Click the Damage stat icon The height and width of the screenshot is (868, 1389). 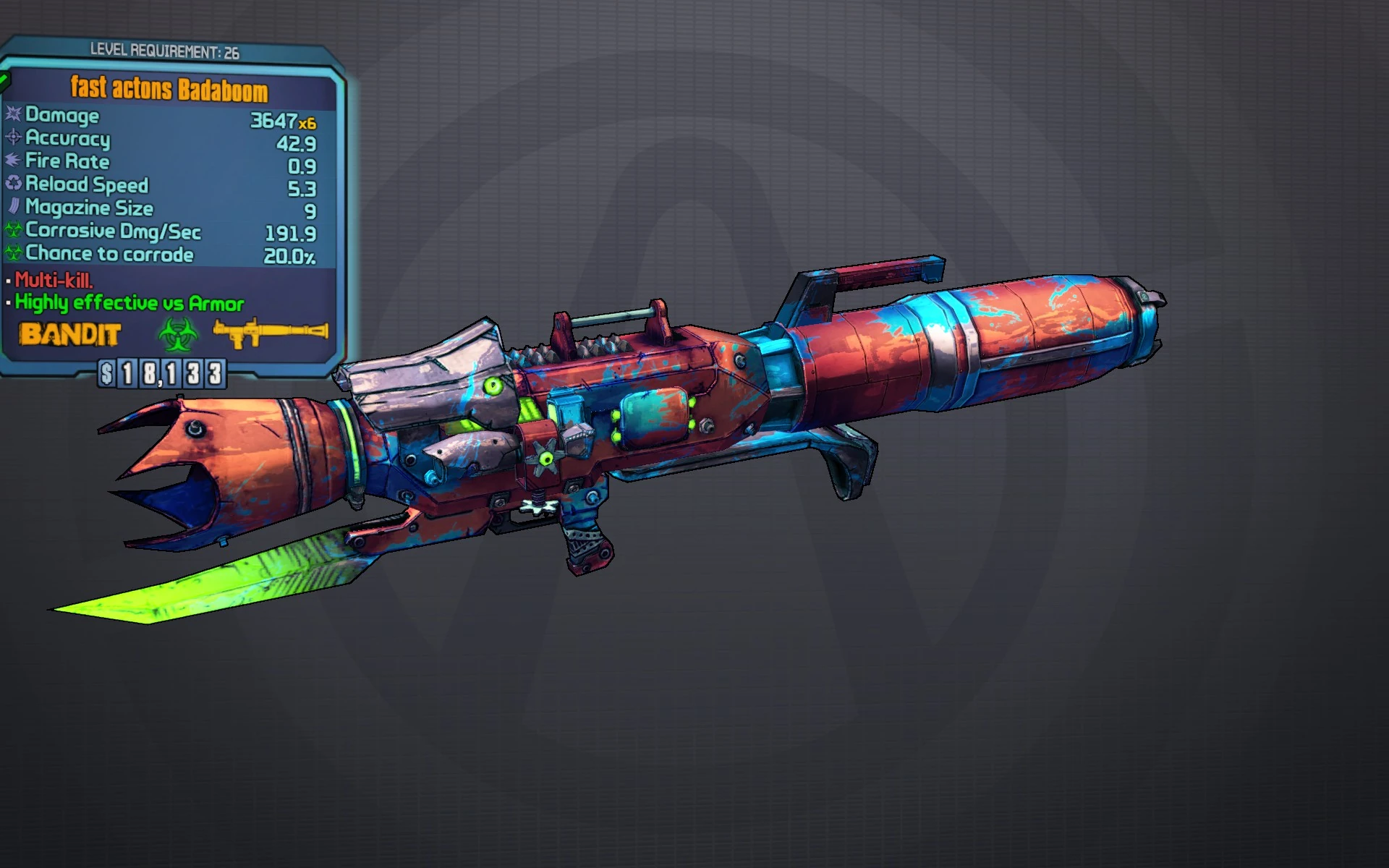[x=12, y=115]
